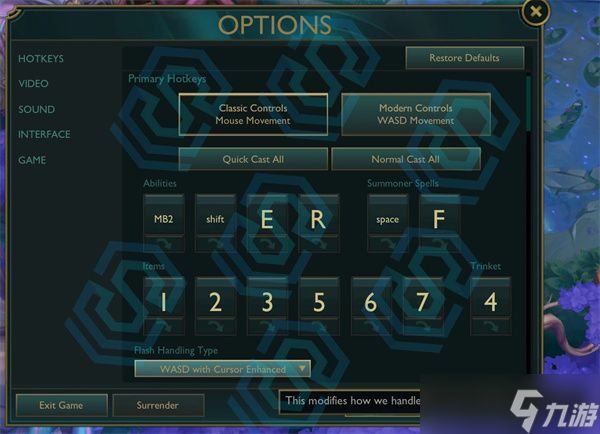The width and height of the screenshot is (600, 434).
Task: Switch to the Interface settings section
Action: tap(44, 134)
